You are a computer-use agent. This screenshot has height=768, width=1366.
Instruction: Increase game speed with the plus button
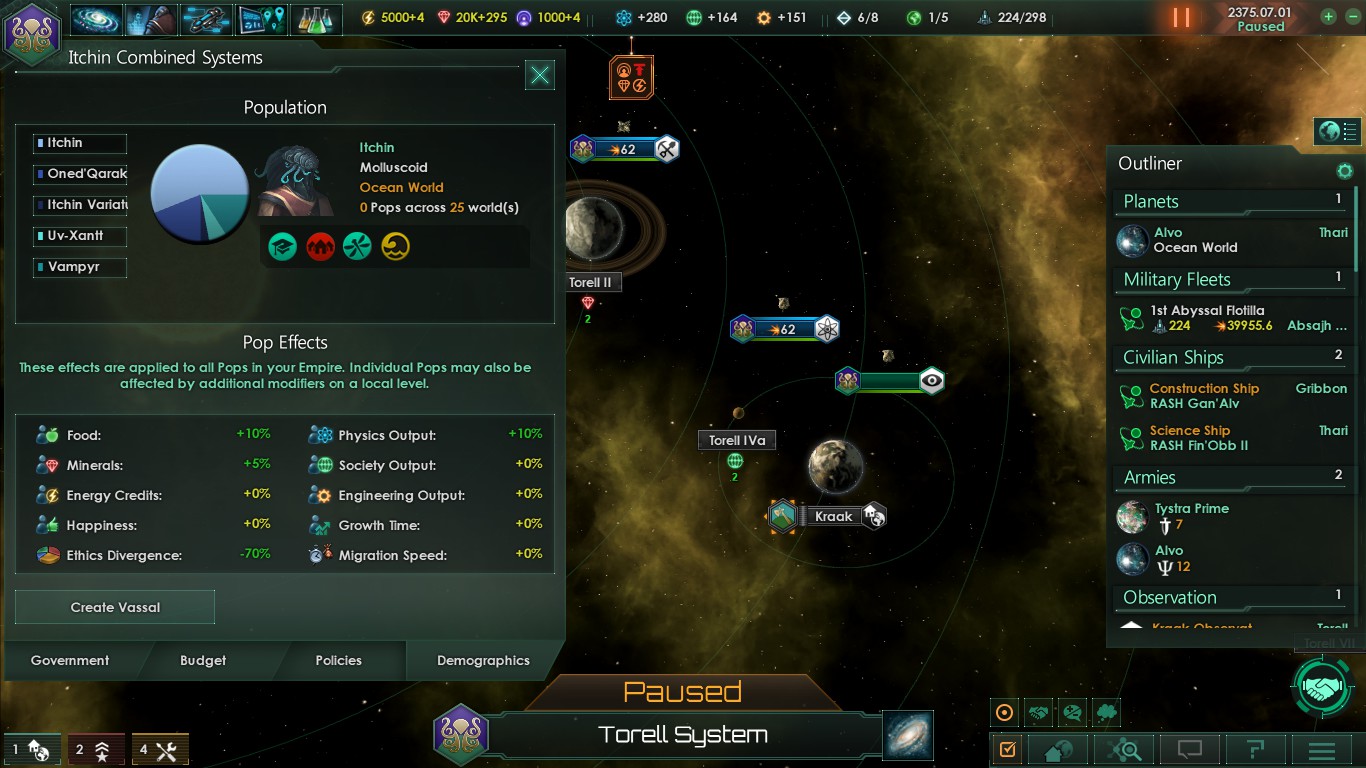tap(1328, 17)
